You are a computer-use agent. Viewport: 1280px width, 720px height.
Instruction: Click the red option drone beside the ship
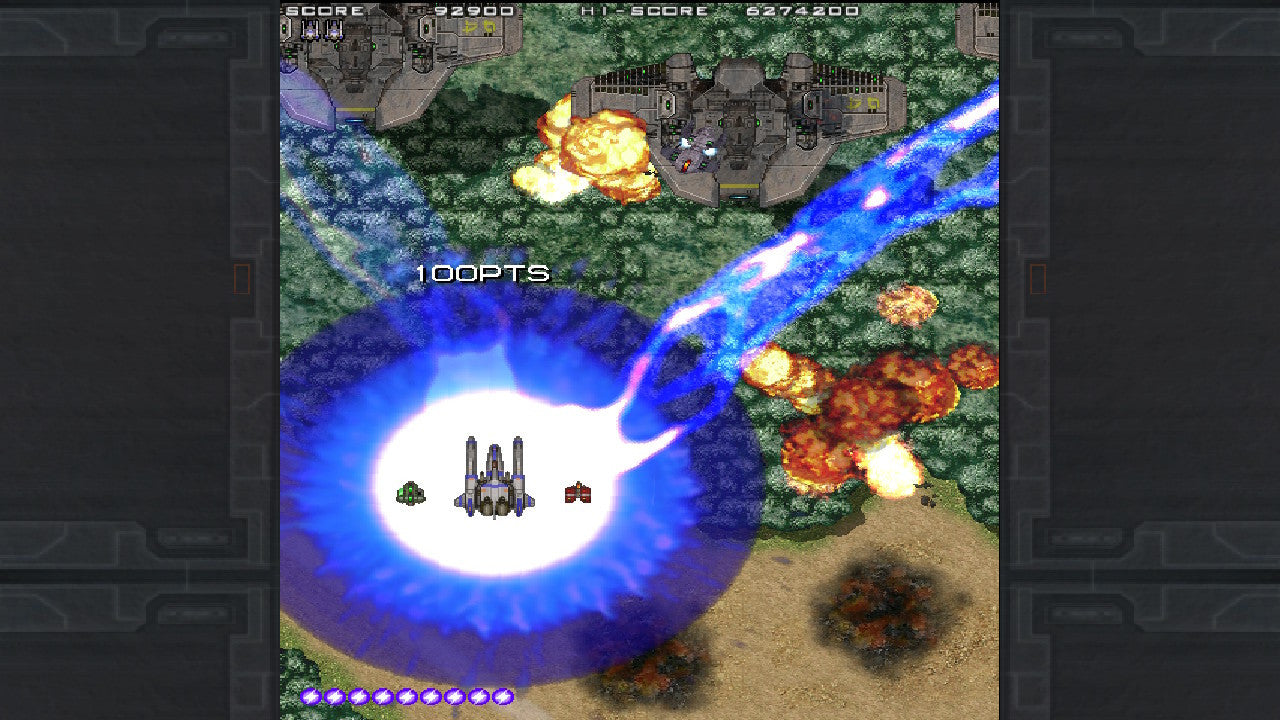576,491
